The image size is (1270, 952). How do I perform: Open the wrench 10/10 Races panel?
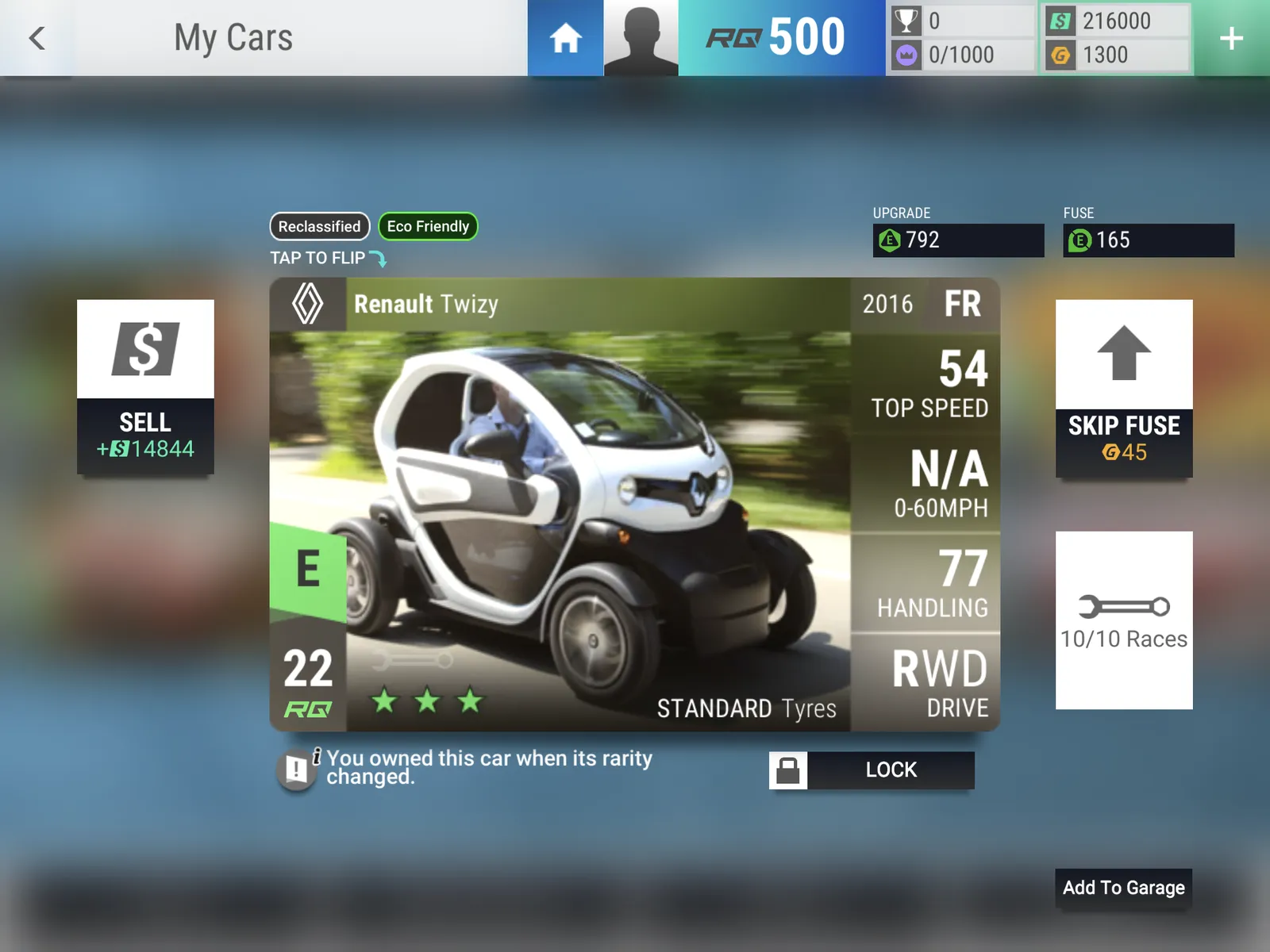(1123, 620)
